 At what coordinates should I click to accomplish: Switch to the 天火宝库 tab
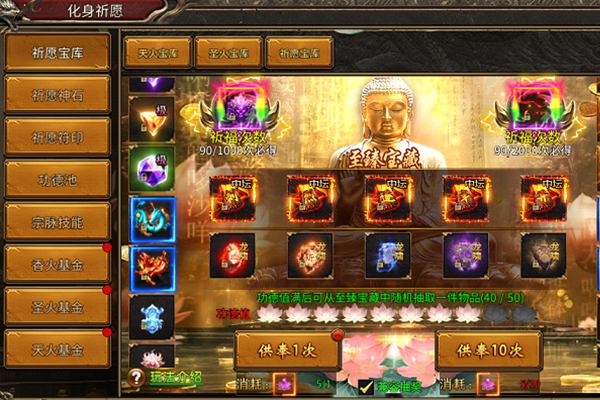pos(158,52)
